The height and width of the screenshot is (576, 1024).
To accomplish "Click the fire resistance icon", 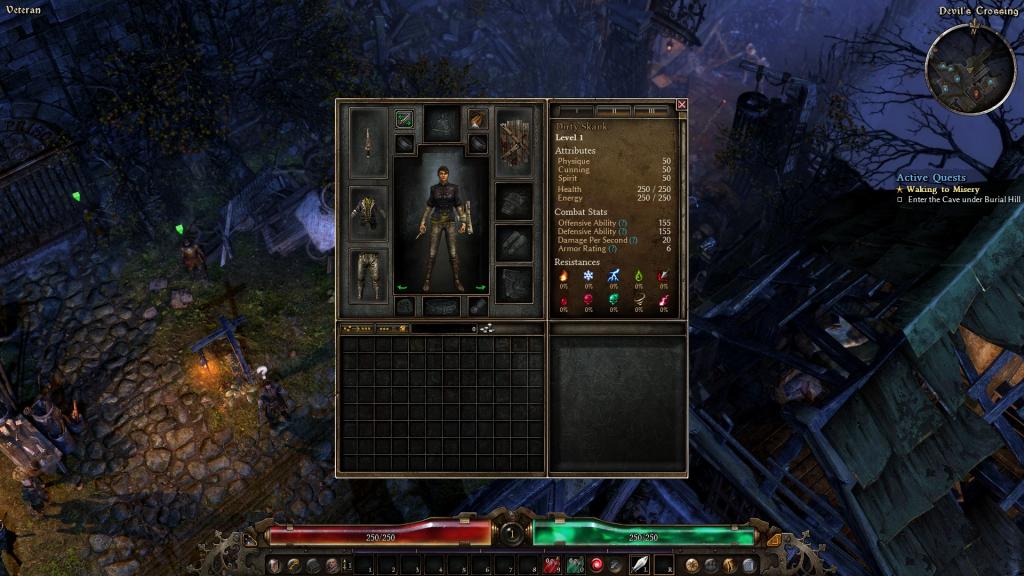I will pos(563,276).
